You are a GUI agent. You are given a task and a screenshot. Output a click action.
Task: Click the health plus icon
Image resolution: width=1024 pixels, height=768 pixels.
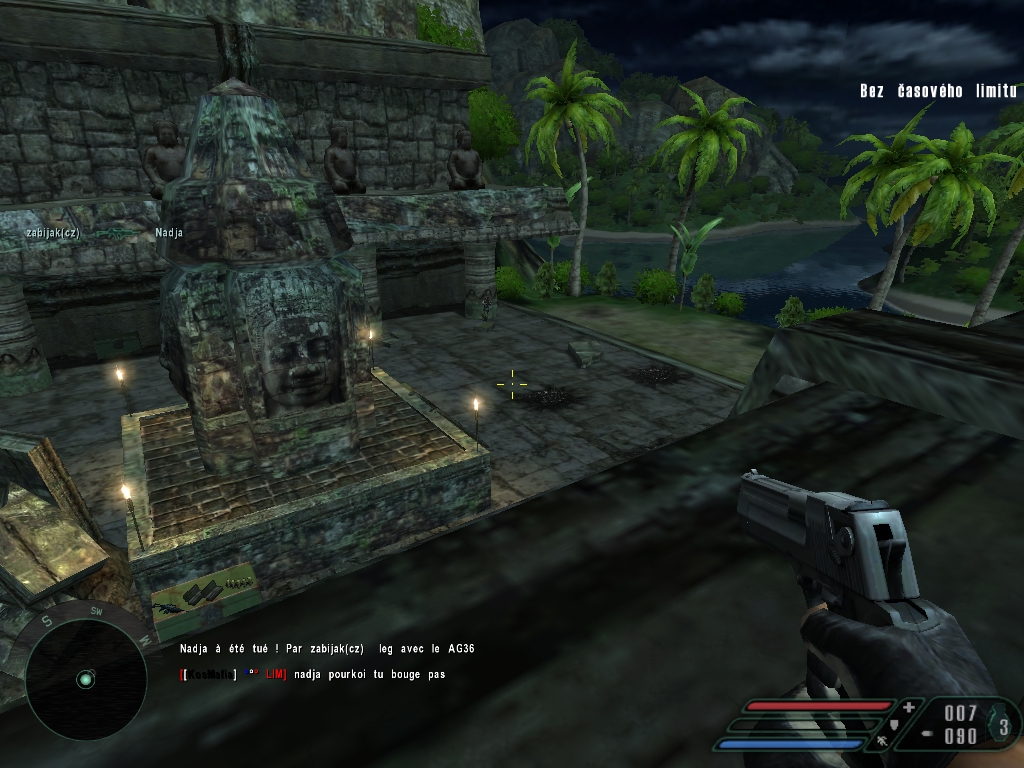[908, 707]
